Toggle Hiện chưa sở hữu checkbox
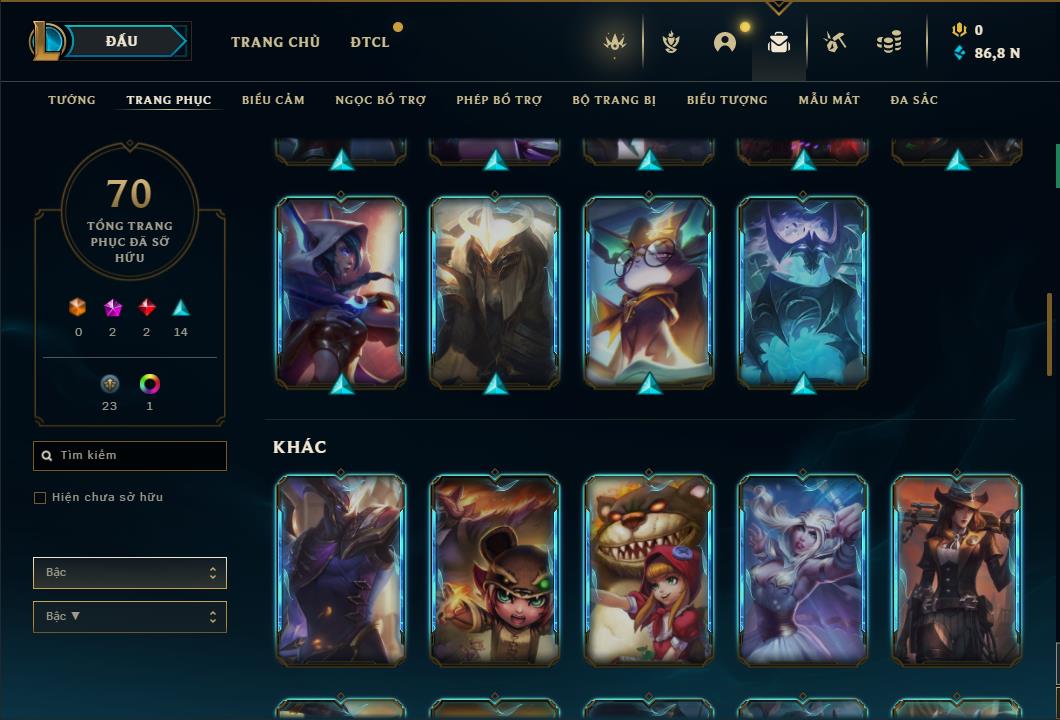 pyautogui.click(x=40, y=498)
